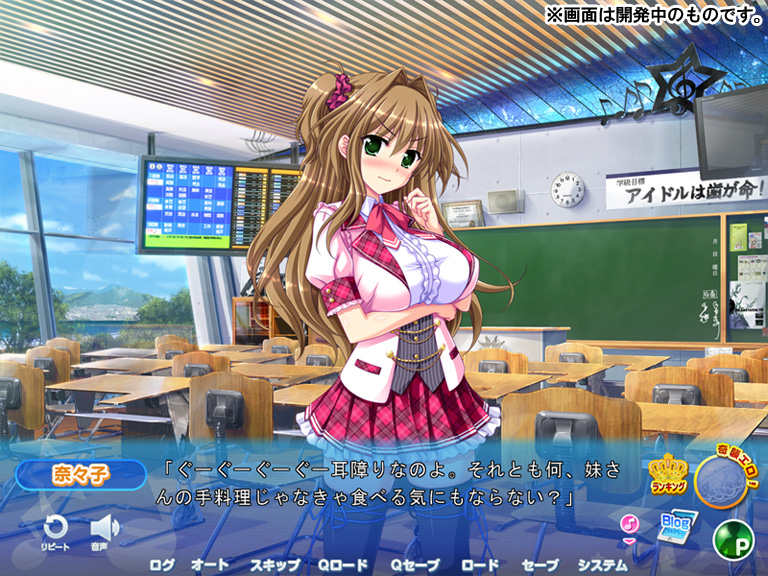
Task: Click the pink music note icon
Action: [x=629, y=524]
